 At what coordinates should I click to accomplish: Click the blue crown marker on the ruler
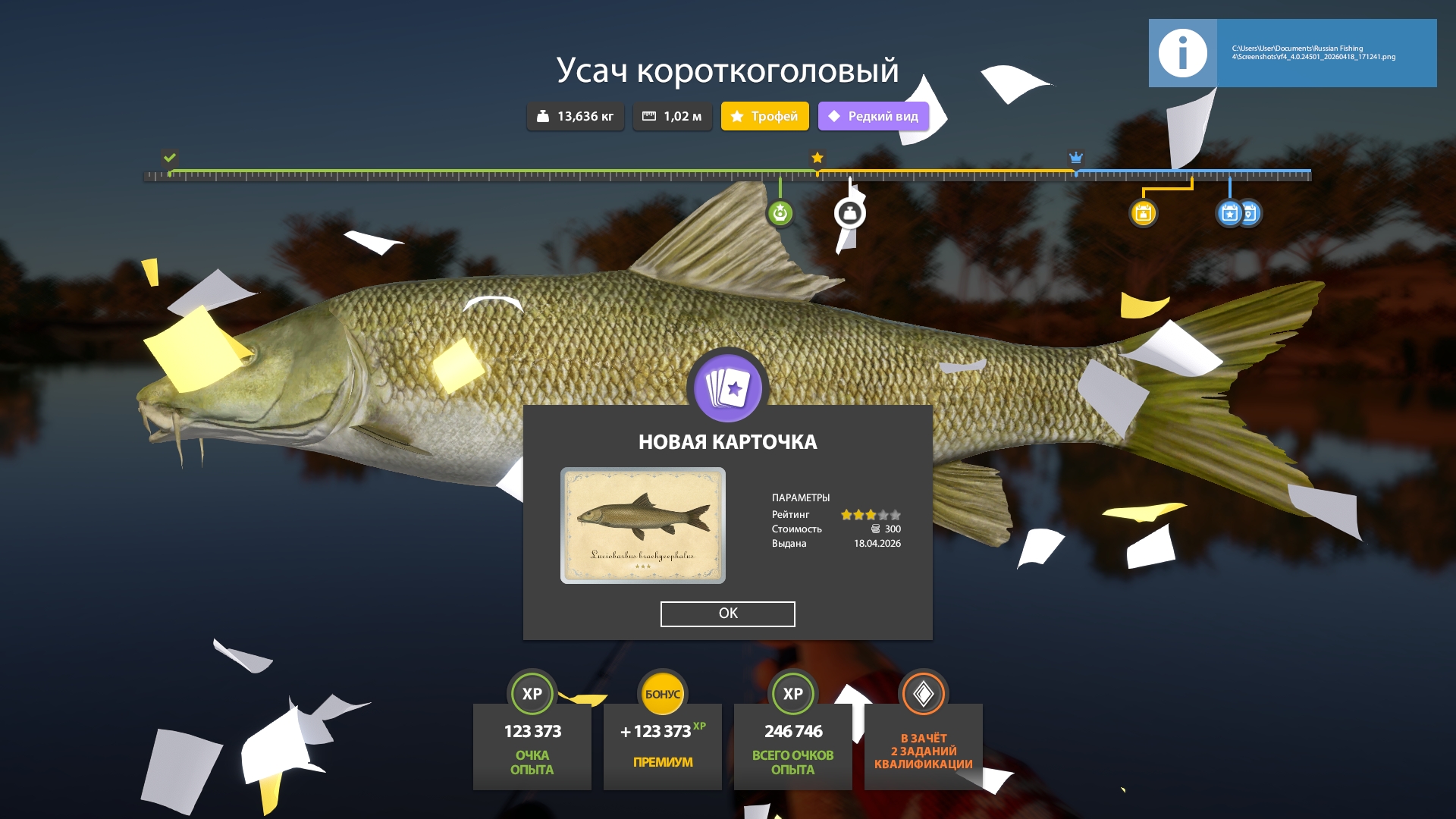coord(1075,158)
